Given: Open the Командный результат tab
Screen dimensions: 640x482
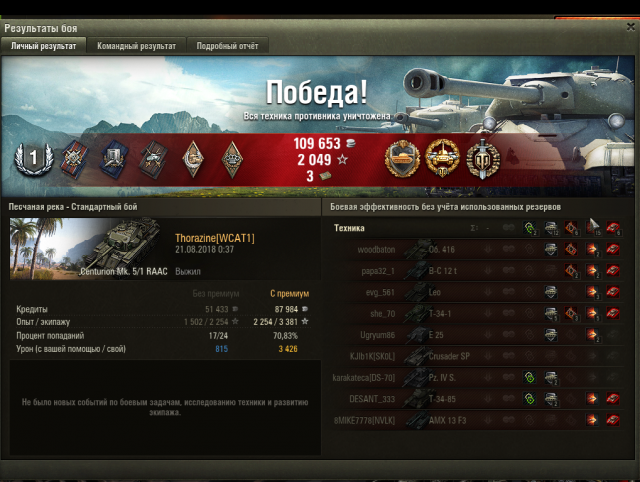Looking at the screenshot, I should coord(136,46).
